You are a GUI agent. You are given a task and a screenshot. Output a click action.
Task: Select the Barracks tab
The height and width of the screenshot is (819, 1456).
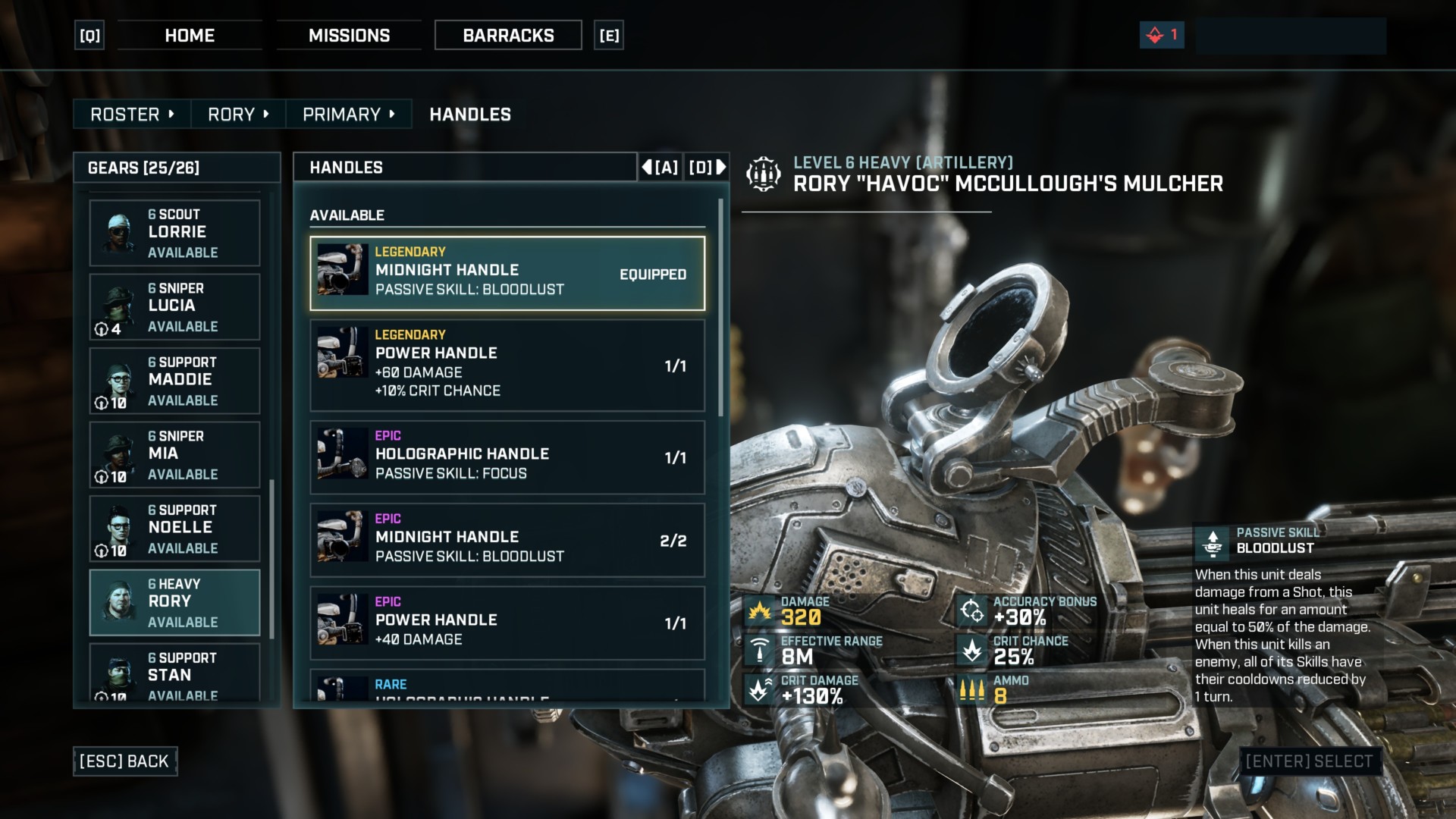pos(508,36)
